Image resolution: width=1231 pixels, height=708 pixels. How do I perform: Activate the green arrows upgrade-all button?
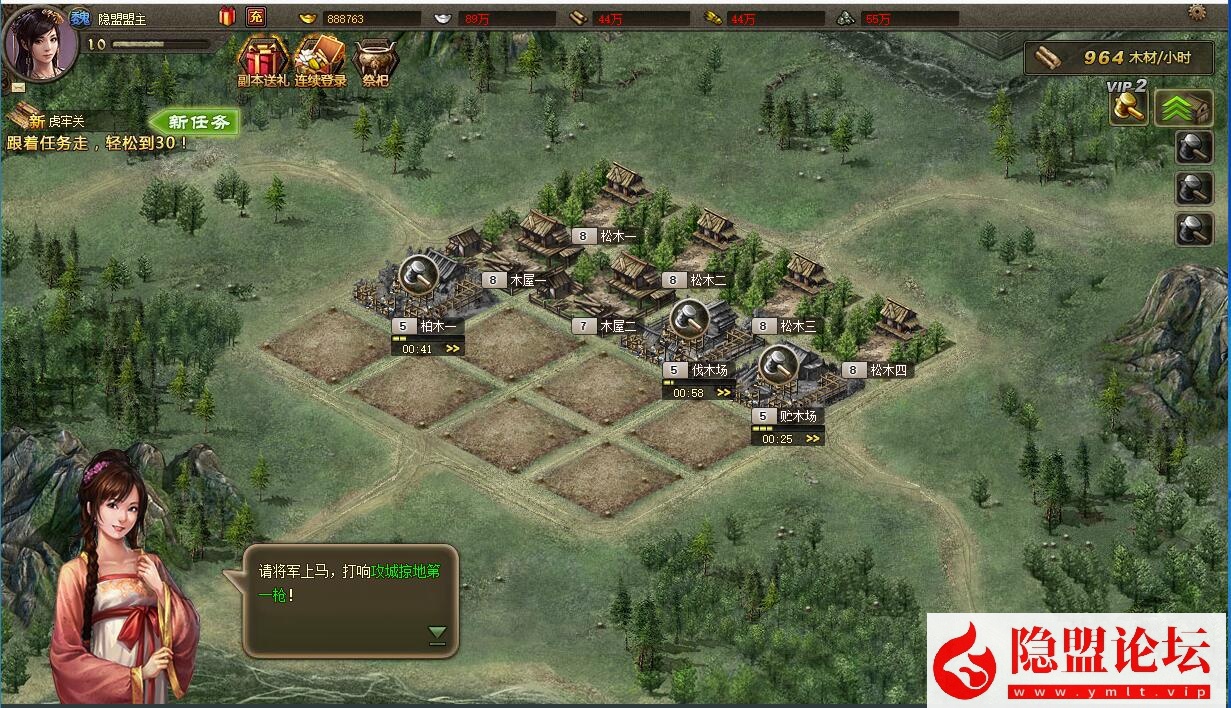(x=1183, y=108)
